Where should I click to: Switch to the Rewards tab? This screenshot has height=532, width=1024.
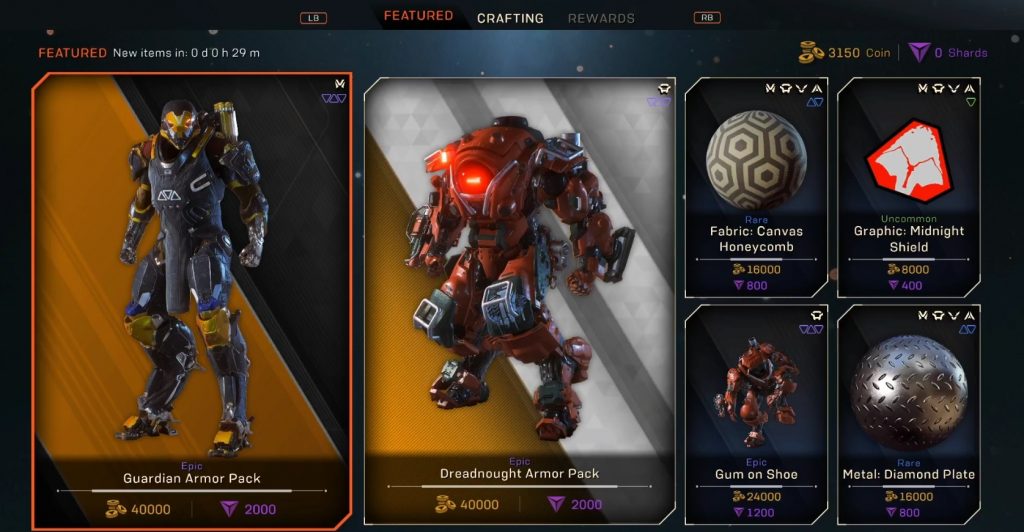tap(601, 18)
